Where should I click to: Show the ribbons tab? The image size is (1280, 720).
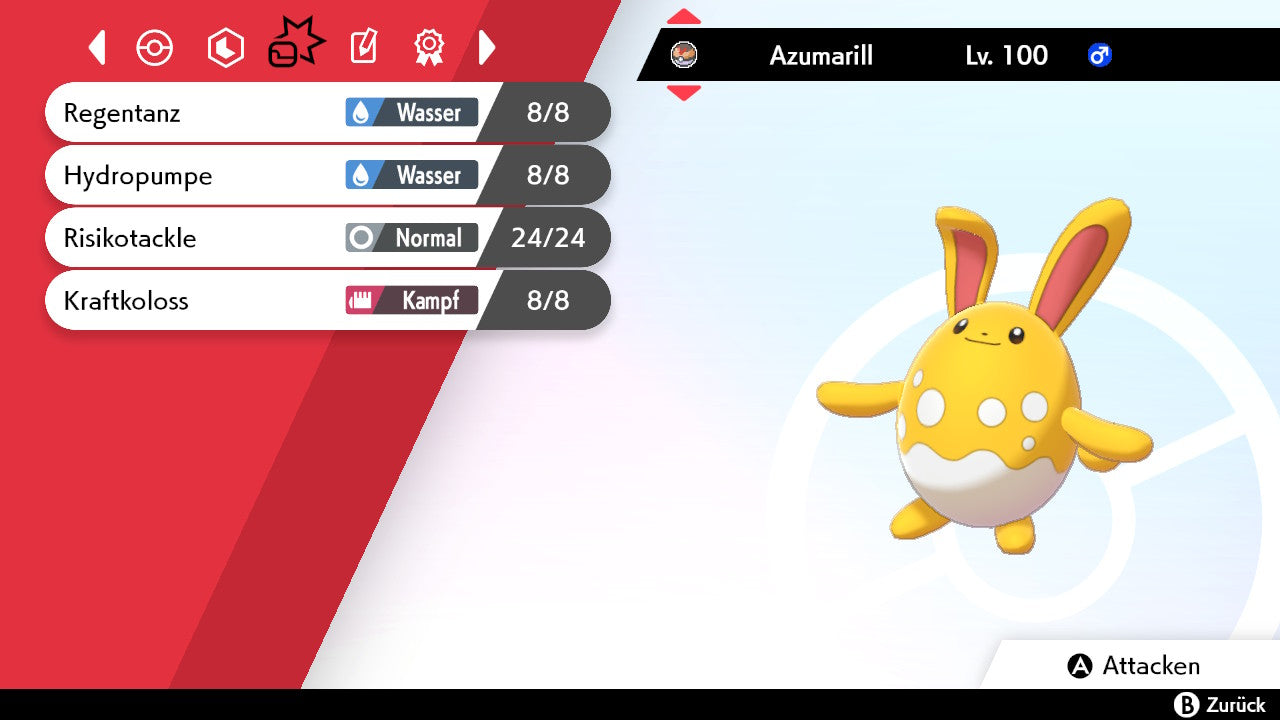[x=429, y=47]
